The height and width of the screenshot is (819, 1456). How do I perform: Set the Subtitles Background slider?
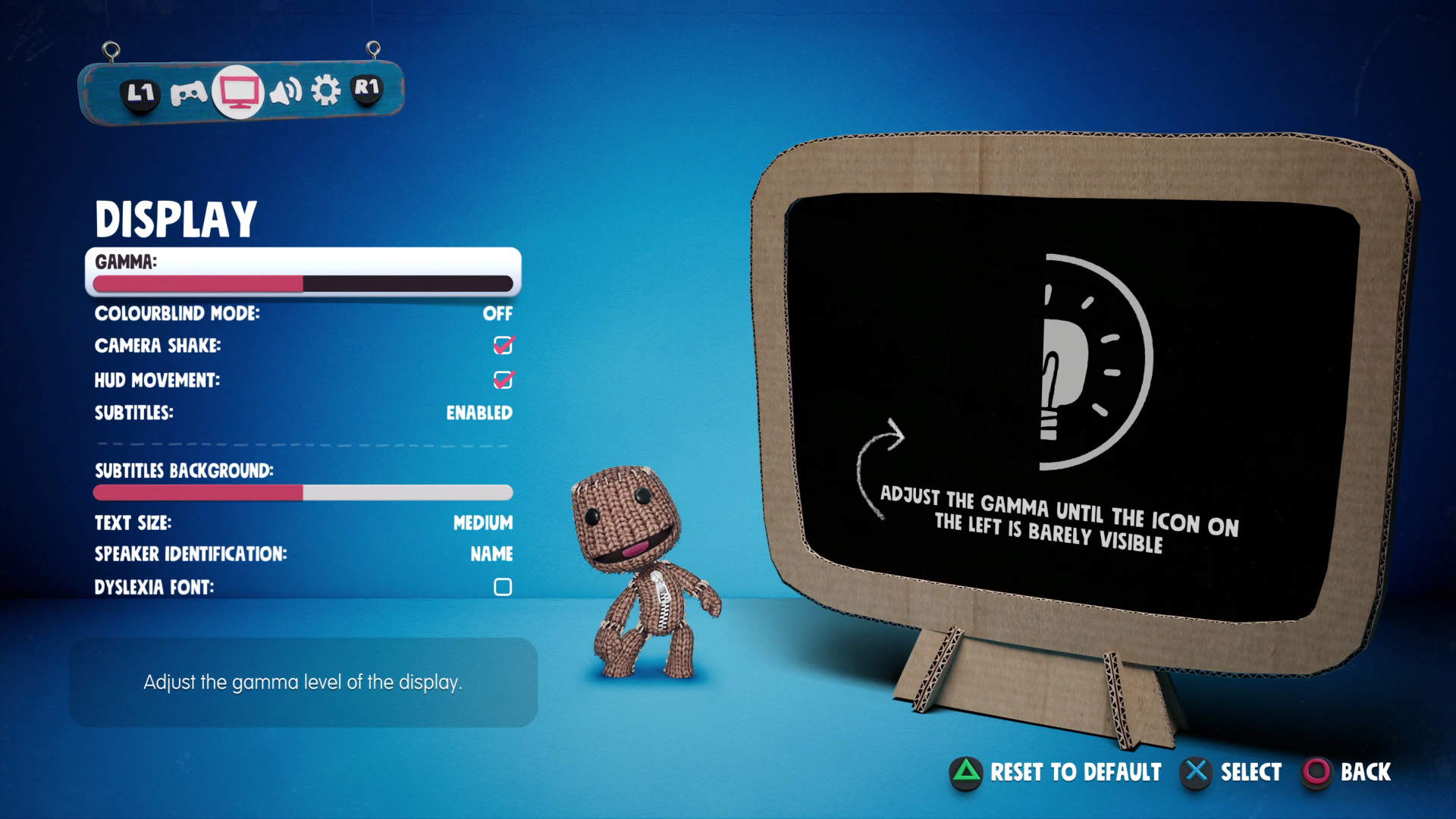coord(303,493)
